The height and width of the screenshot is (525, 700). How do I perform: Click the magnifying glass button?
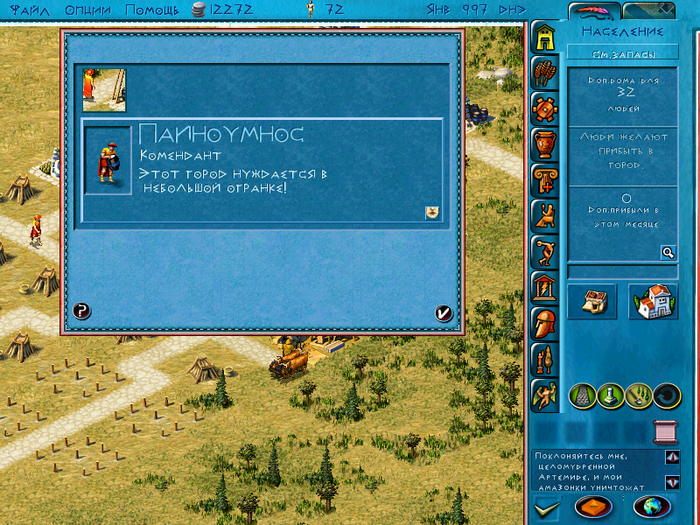668,253
